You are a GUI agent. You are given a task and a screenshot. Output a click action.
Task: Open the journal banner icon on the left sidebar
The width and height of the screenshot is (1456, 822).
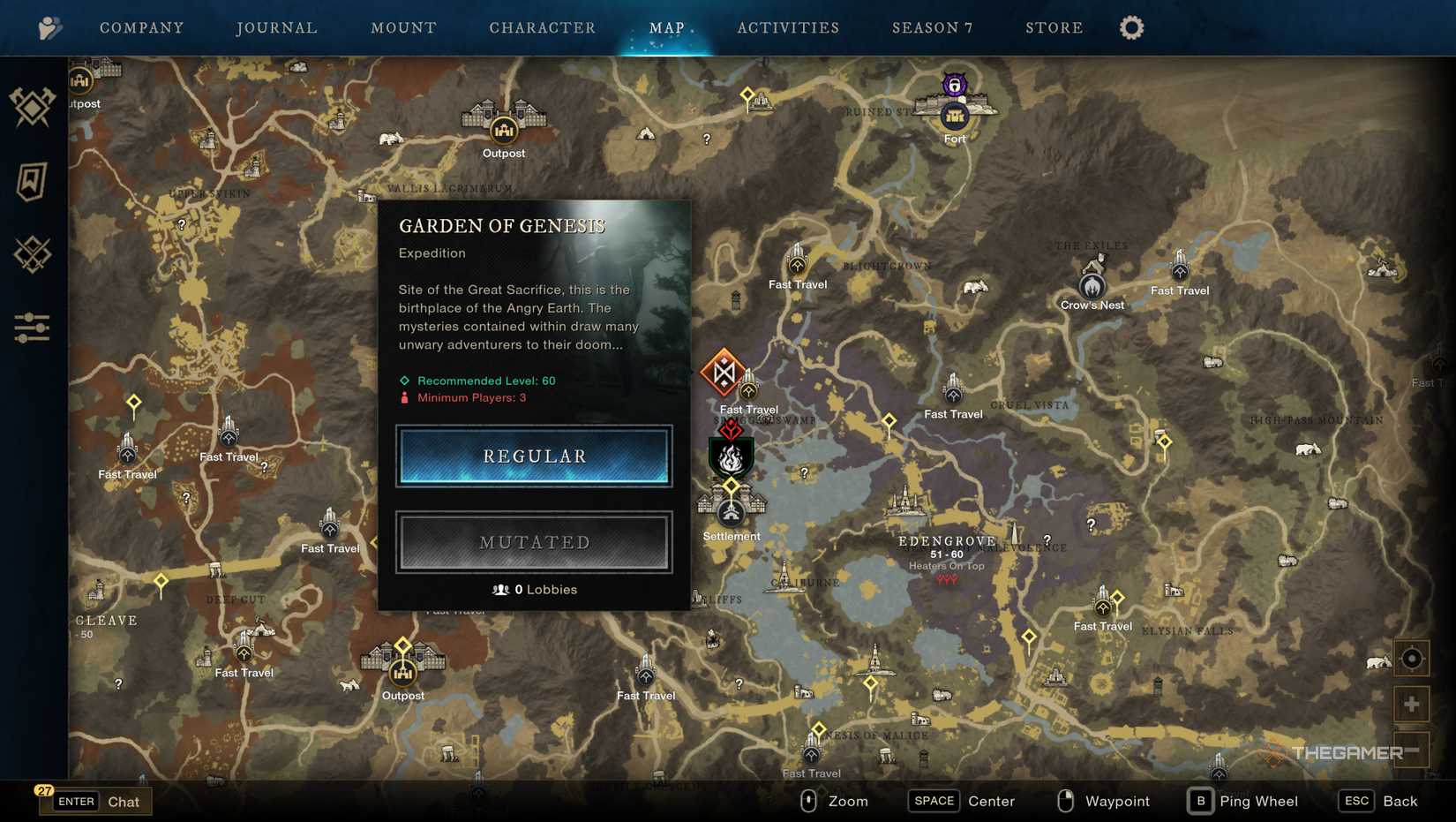pos(32,183)
